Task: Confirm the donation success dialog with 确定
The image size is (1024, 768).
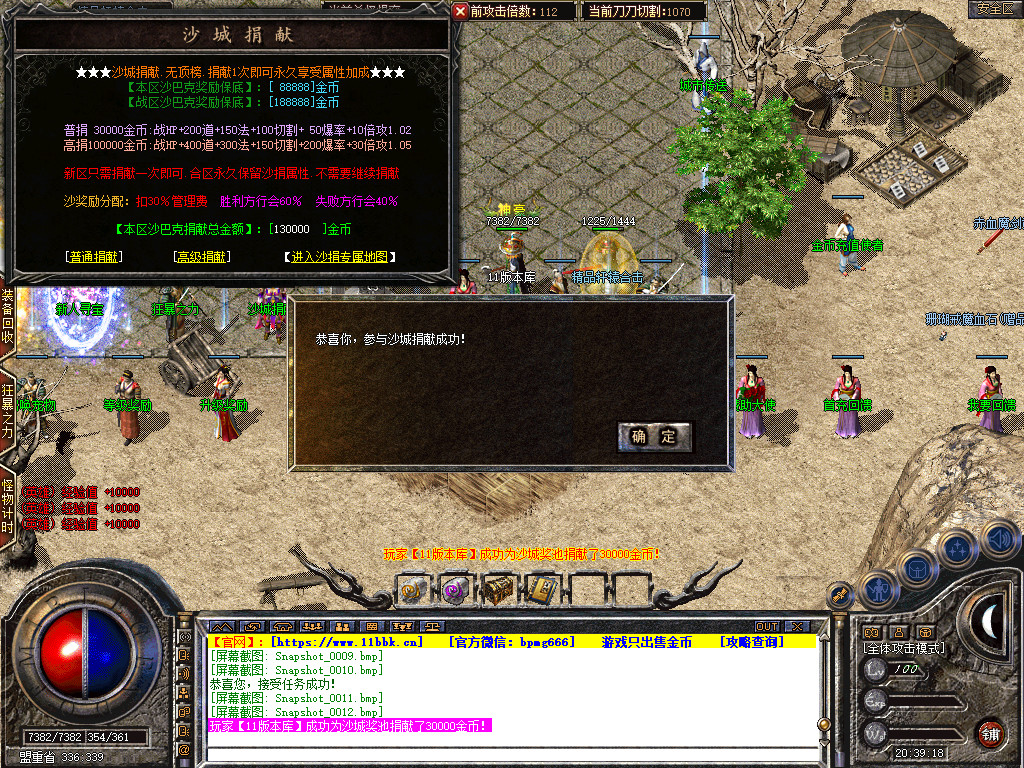Action: [x=654, y=436]
